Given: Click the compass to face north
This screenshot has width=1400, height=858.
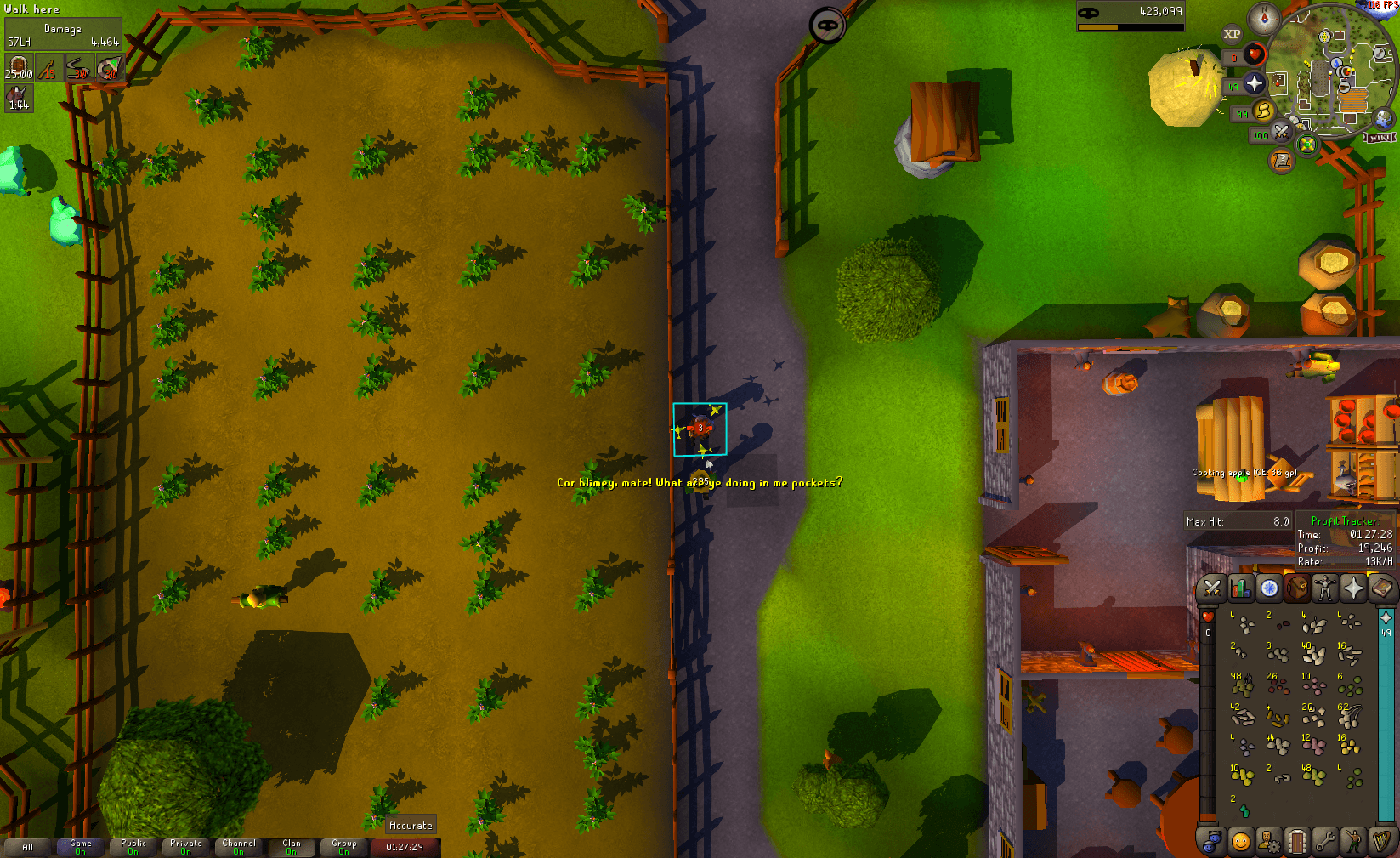Looking at the screenshot, I should pos(1263,18).
